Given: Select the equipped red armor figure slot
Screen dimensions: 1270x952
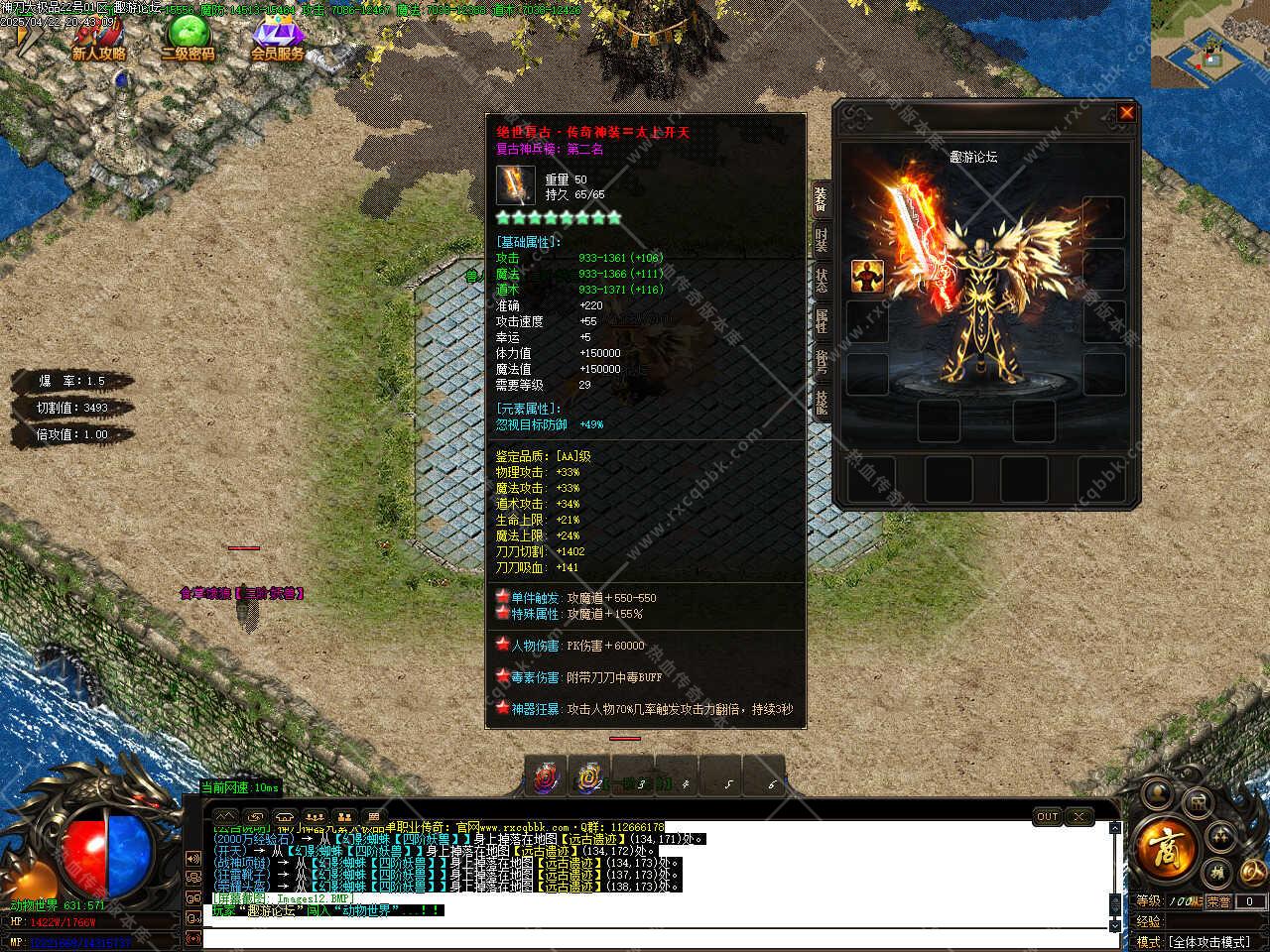Looking at the screenshot, I should 867,277.
